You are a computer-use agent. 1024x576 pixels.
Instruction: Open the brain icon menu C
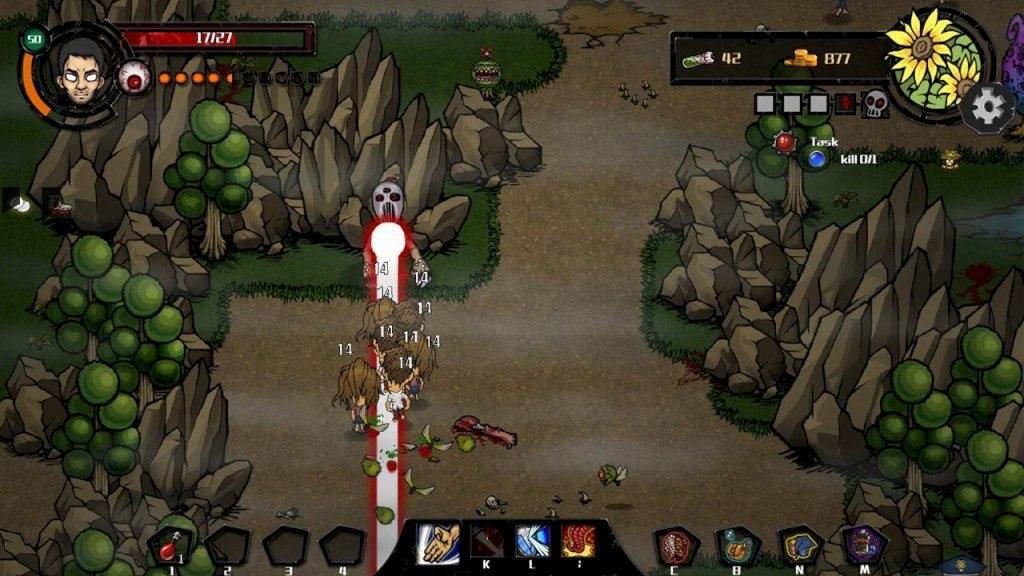(676, 546)
